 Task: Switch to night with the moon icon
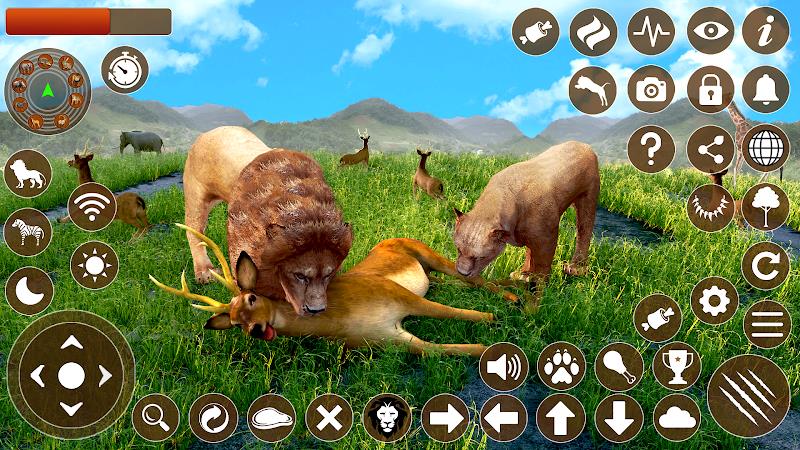29,290
